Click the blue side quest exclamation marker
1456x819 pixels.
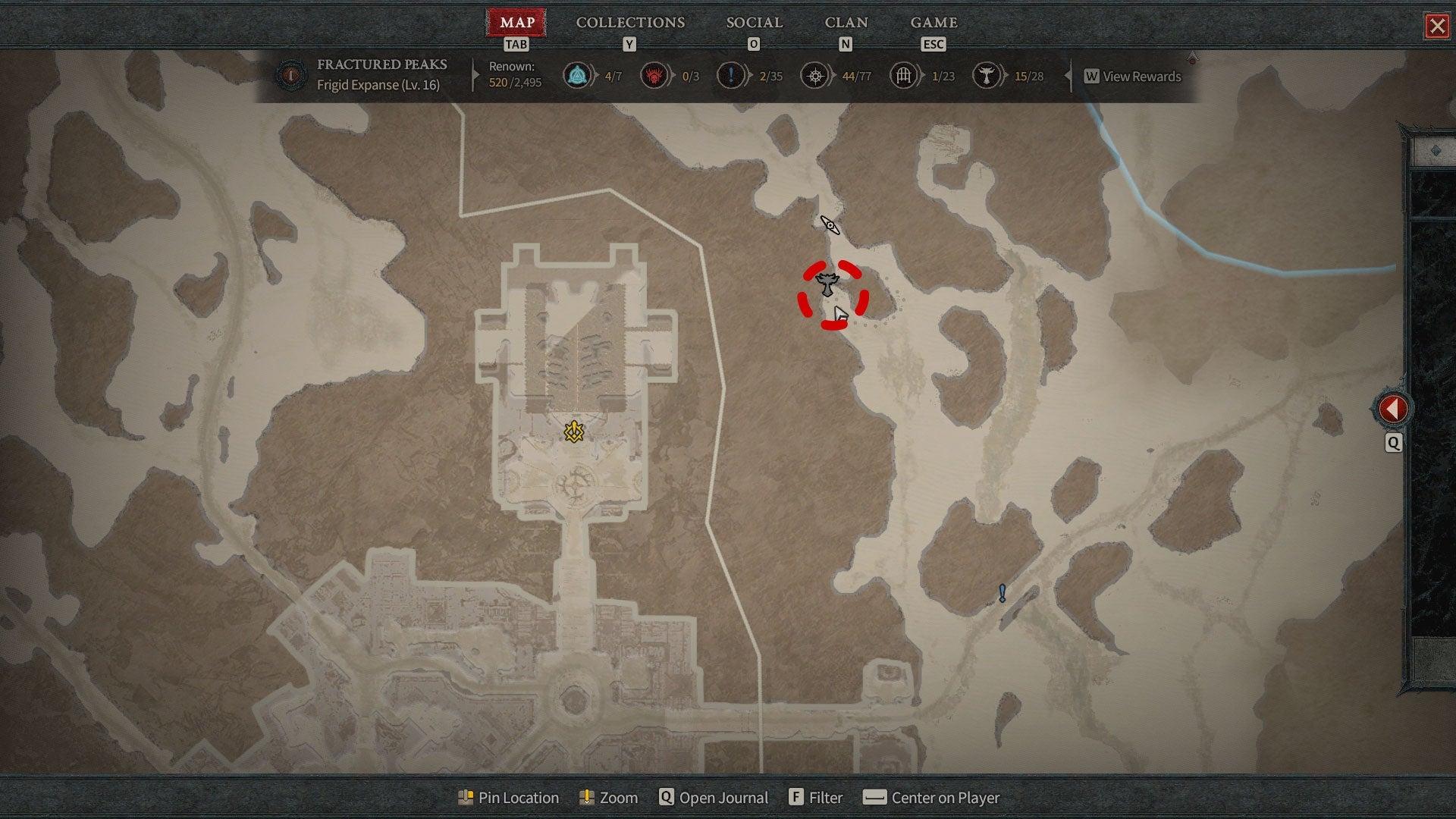point(1002,592)
